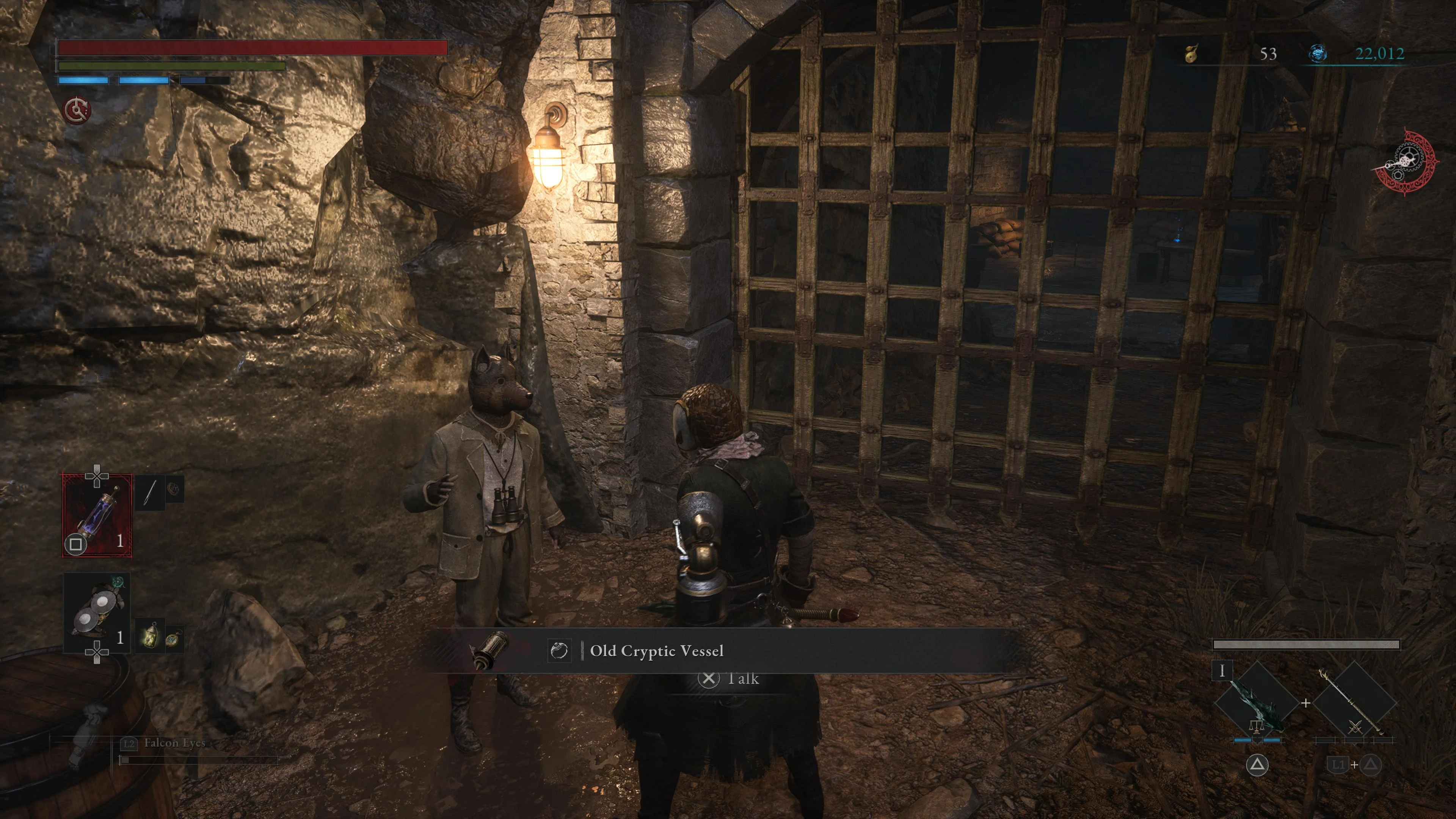The height and width of the screenshot is (819, 1456).
Task: Click the golden item counter icon
Action: (1191, 54)
